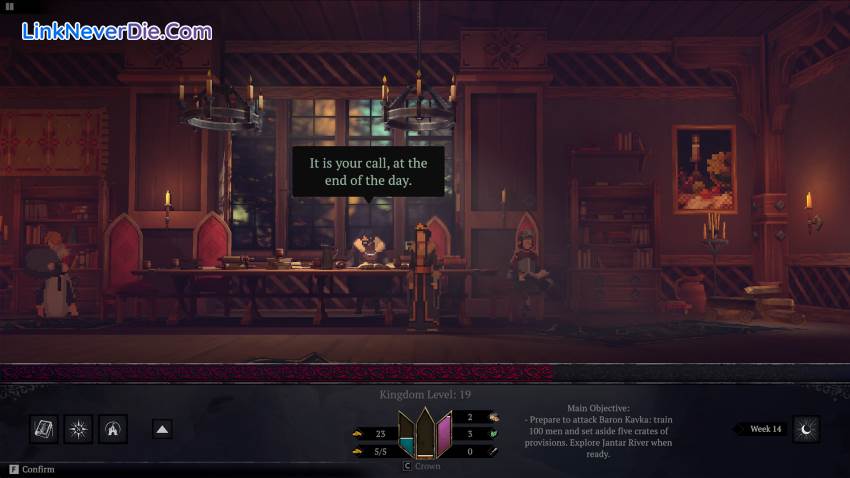Expand the panel with the up arrow

click(x=162, y=429)
